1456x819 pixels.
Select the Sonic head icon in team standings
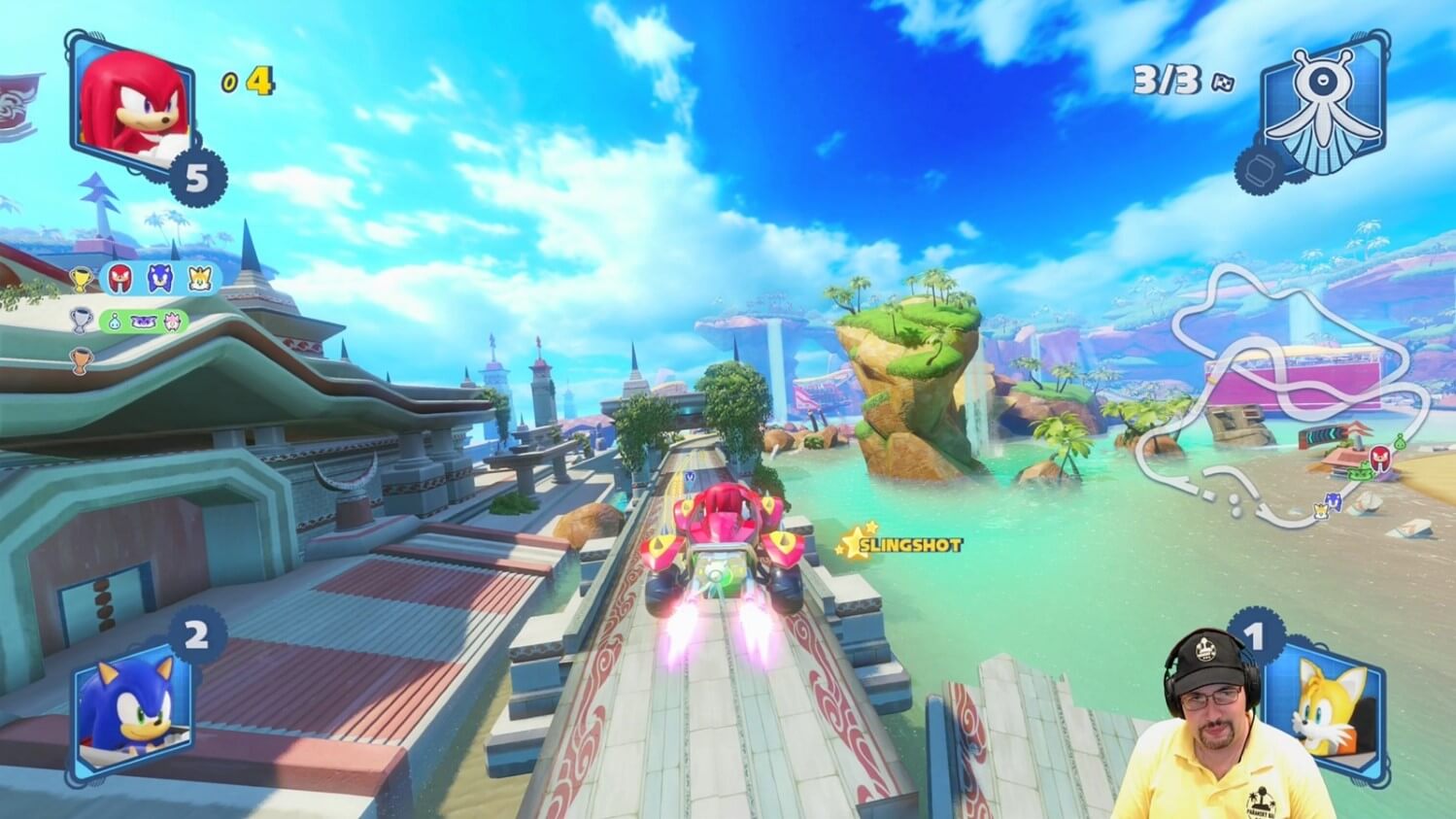coord(160,279)
